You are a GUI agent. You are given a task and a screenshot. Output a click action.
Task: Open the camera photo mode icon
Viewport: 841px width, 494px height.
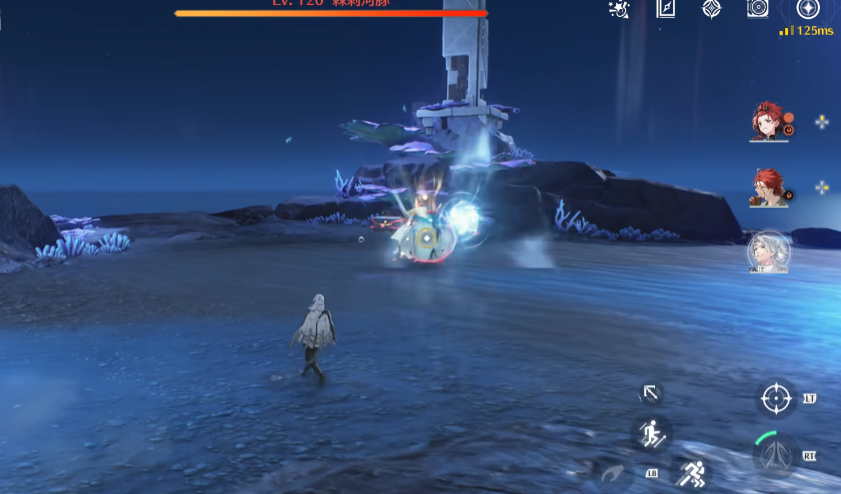tap(757, 9)
